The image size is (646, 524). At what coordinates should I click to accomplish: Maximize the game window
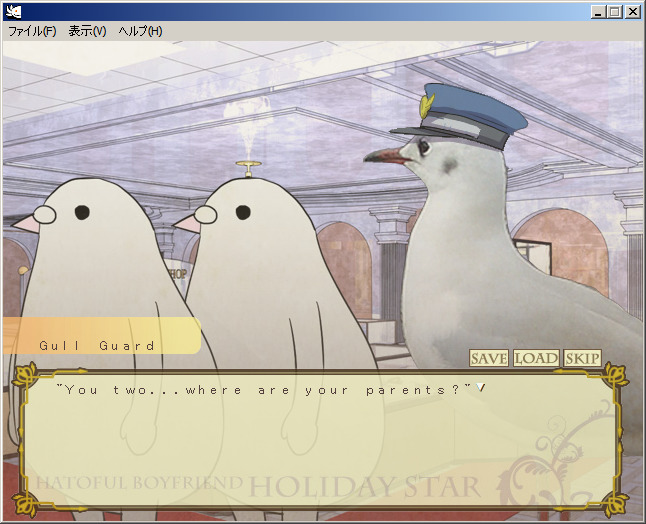(615, 12)
